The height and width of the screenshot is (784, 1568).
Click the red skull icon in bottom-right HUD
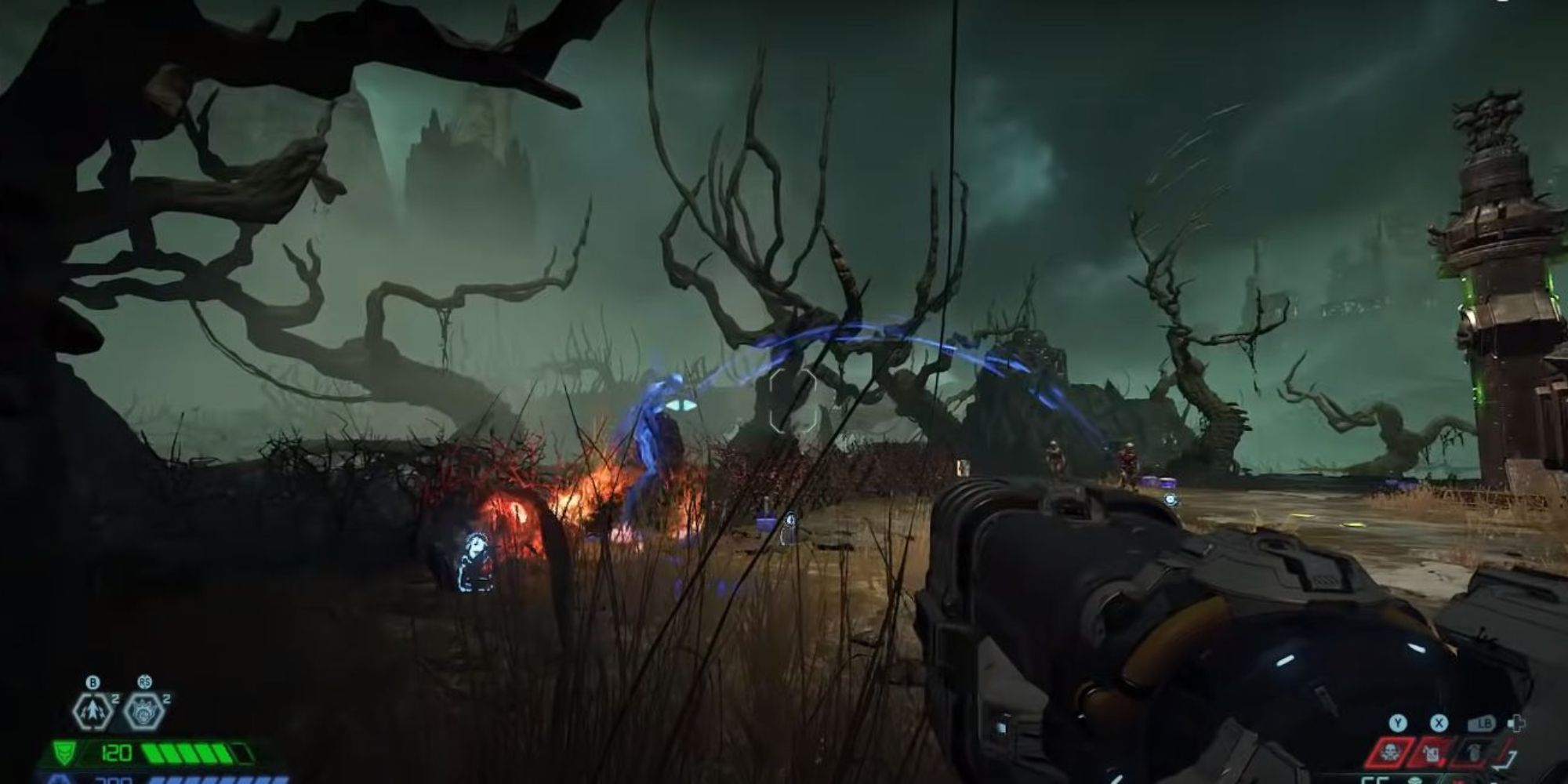1388,753
